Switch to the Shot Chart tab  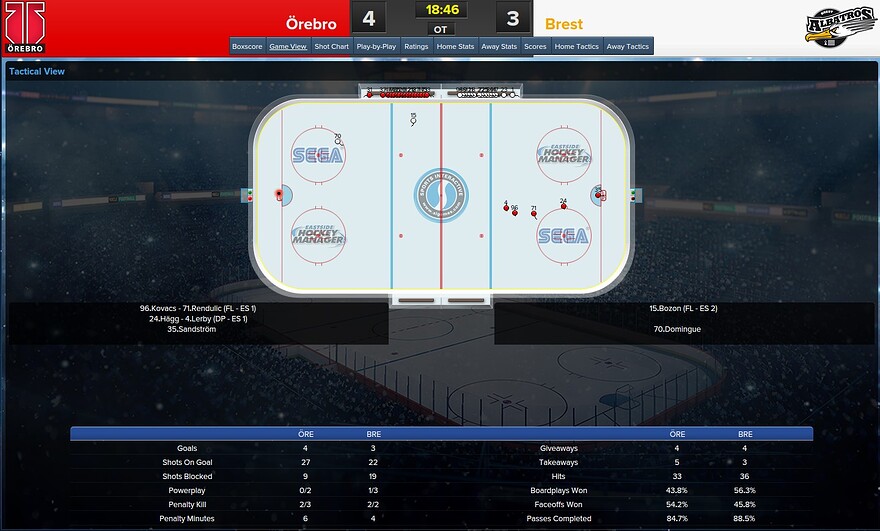click(331, 47)
